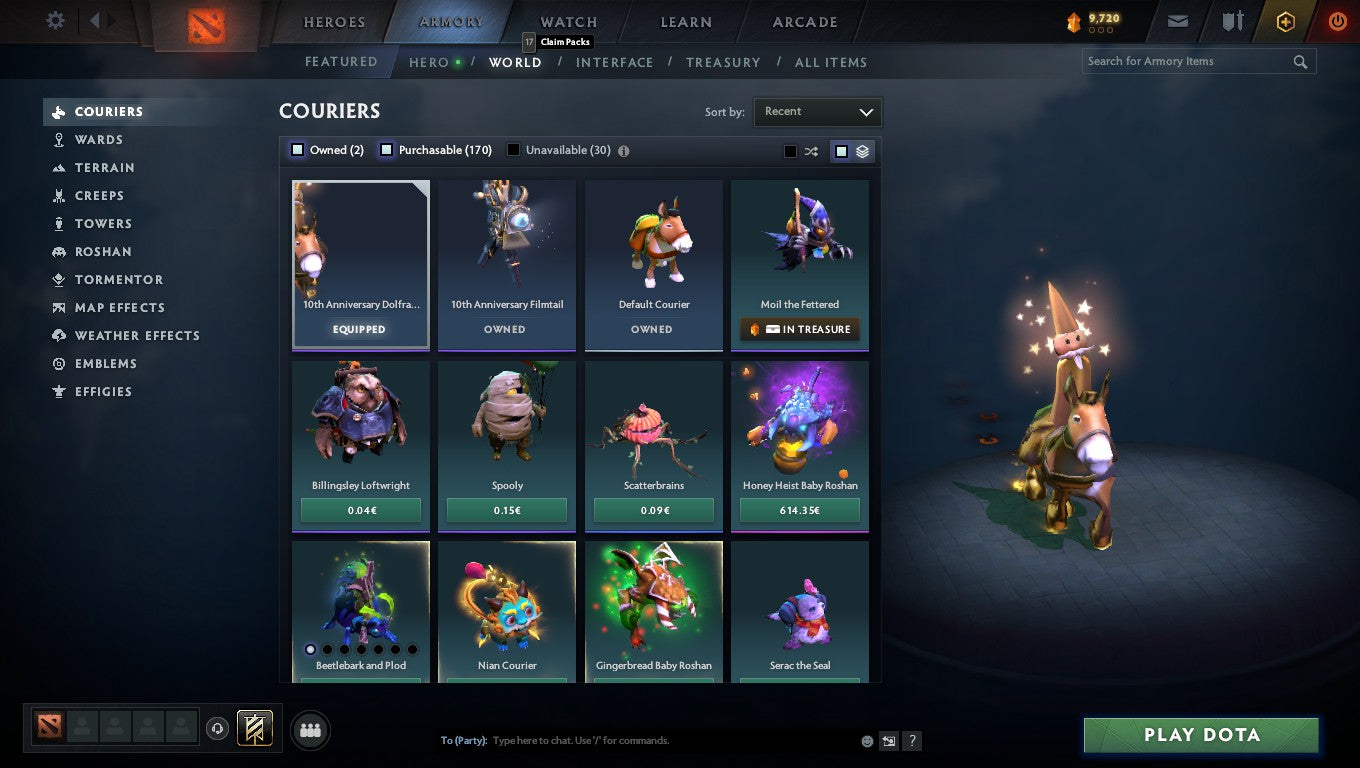Uncheck the Purchasable (170) filter

pos(386,149)
